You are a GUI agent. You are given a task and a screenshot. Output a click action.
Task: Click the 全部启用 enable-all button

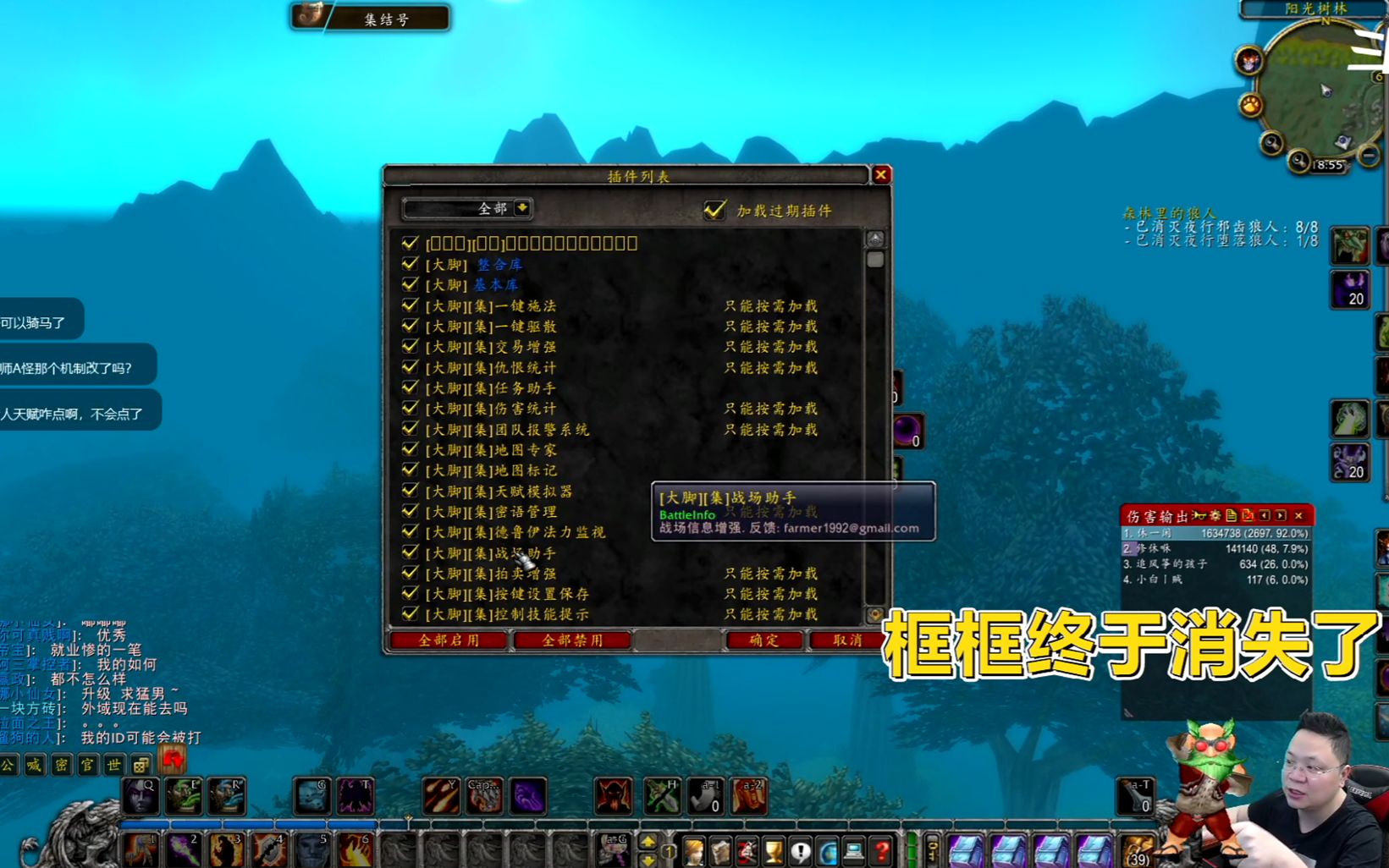pyautogui.click(x=449, y=640)
